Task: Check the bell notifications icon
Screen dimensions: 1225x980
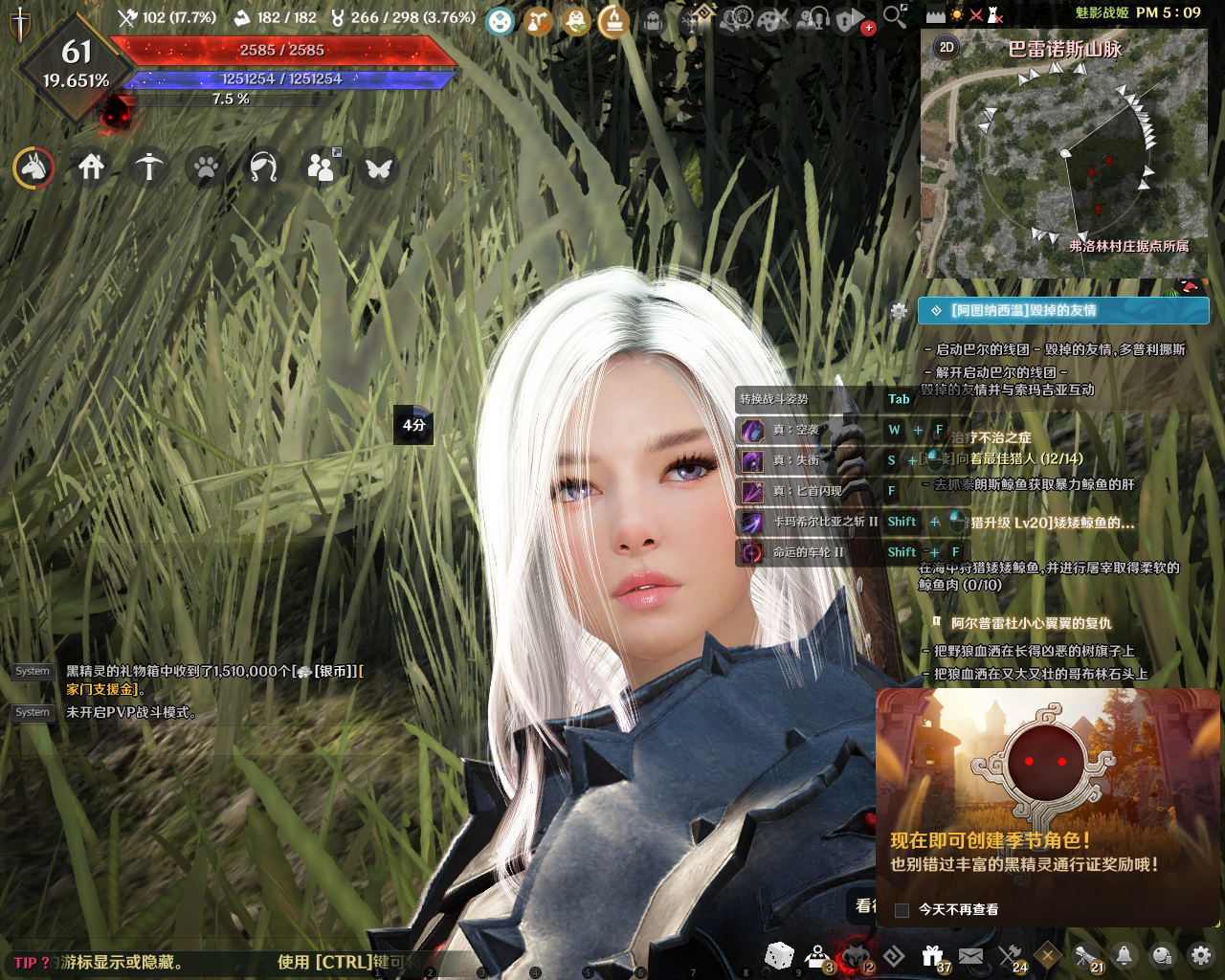Action: [1125, 955]
